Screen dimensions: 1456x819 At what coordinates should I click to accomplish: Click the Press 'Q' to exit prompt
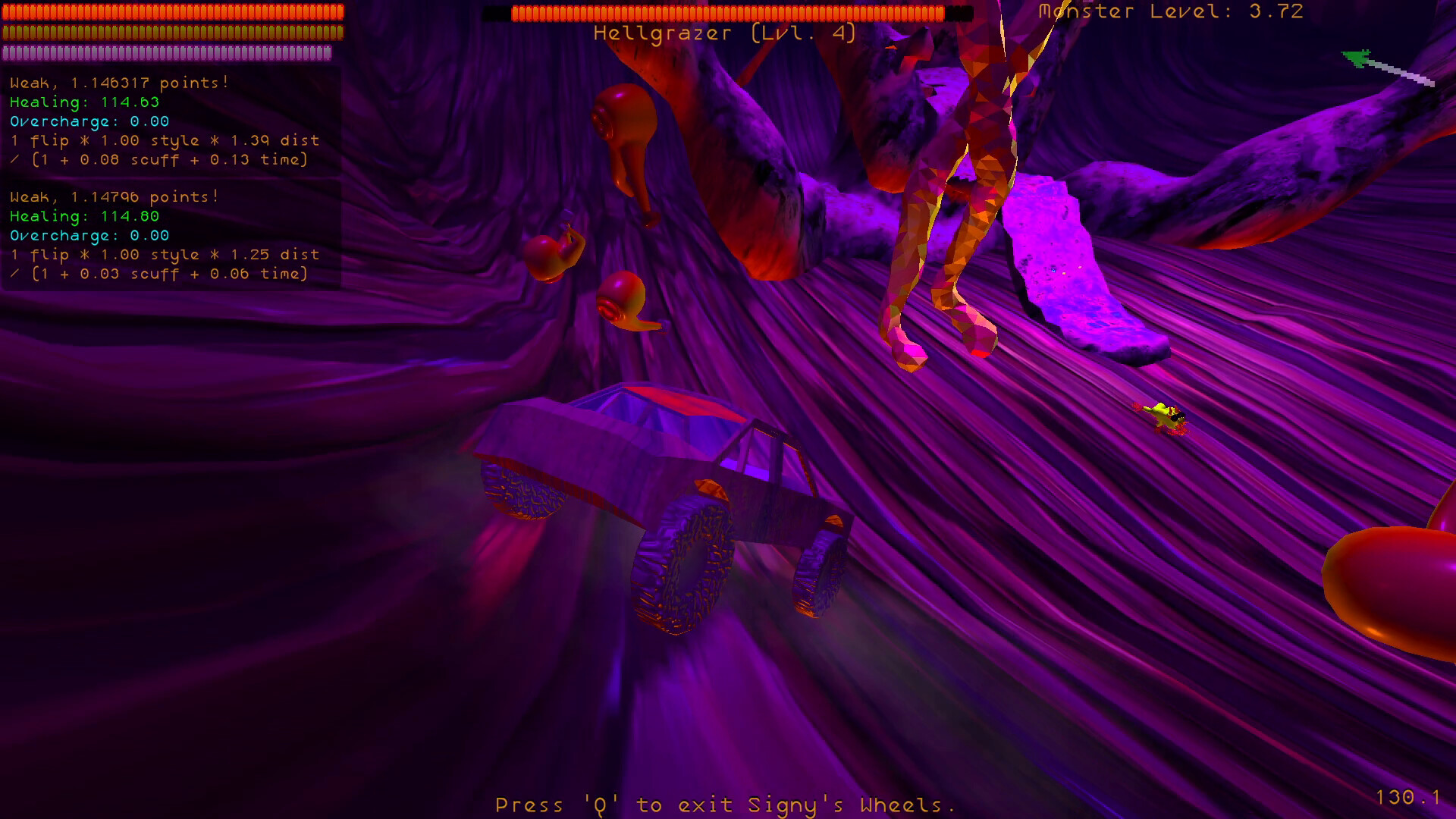pos(724,805)
